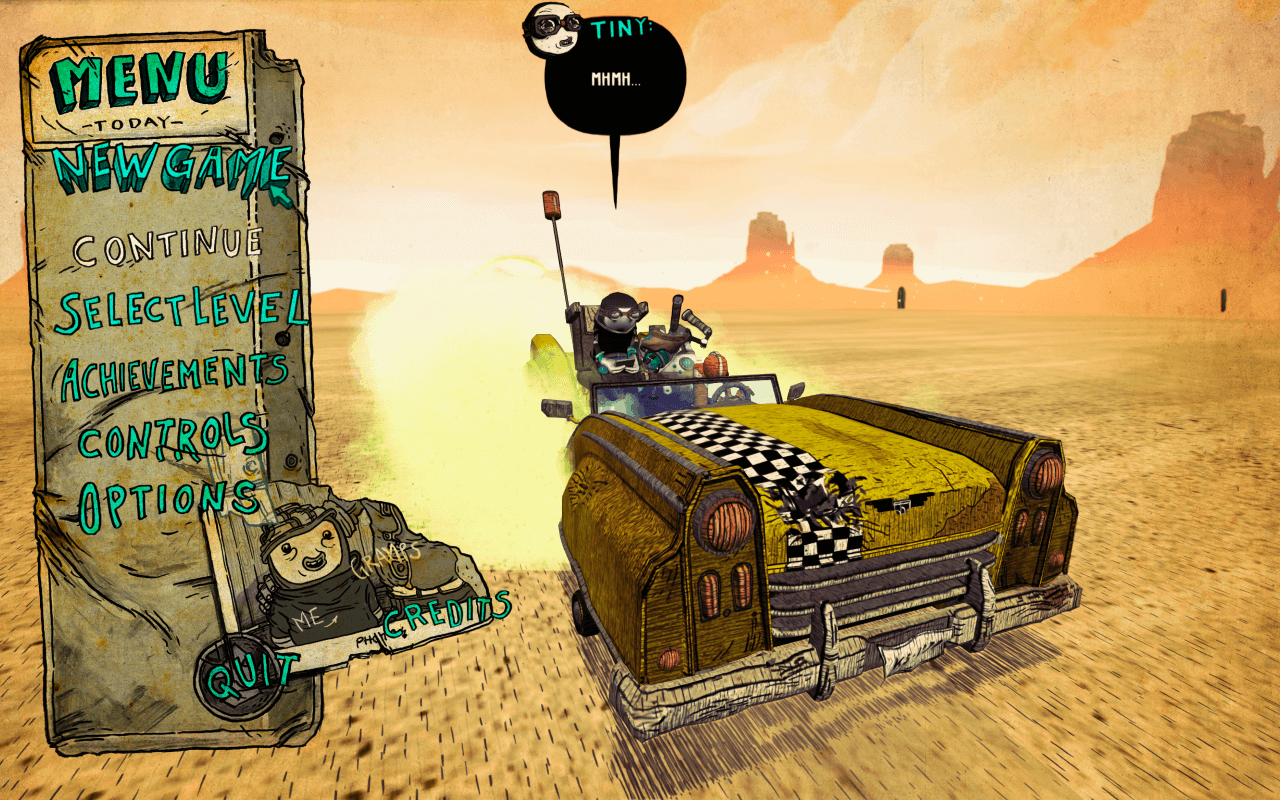Viewport: 1280px width, 800px height.
Task: View the Achievements list
Action: [x=175, y=376]
